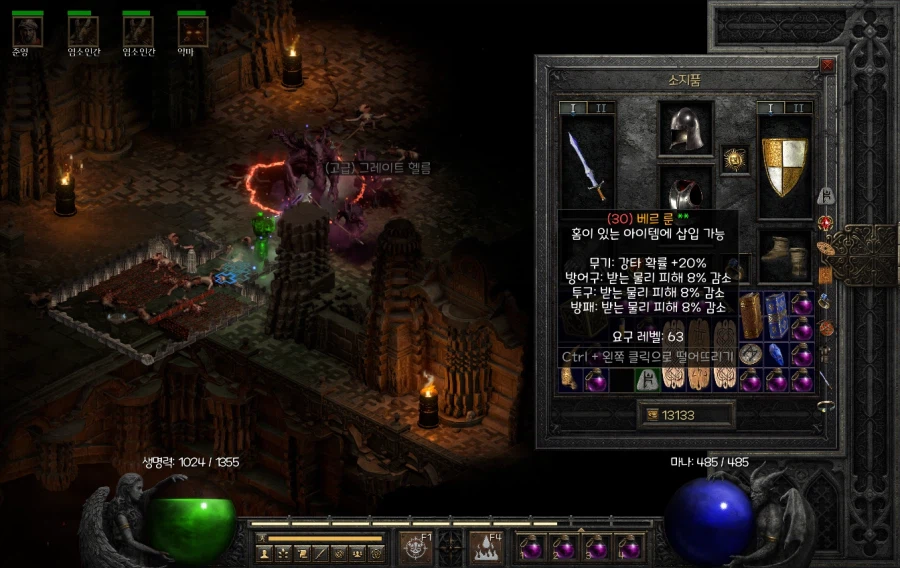This screenshot has height=568, width=900.
Task: Switch the right hand to weapon set II
Action: tap(798, 108)
